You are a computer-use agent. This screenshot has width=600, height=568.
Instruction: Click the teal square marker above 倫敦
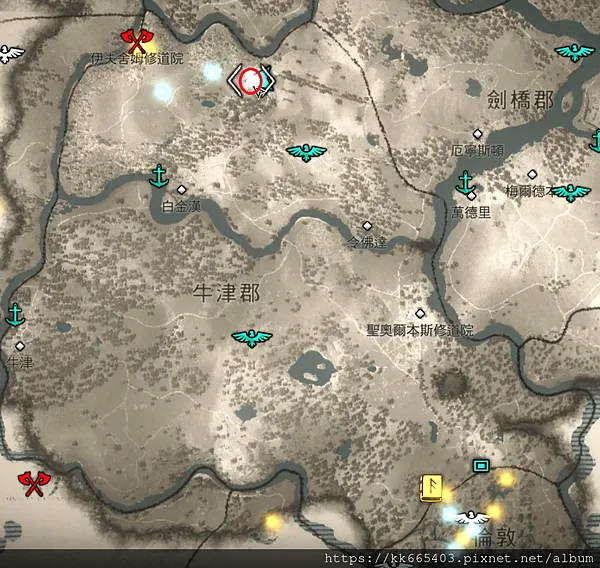click(x=481, y=465)
